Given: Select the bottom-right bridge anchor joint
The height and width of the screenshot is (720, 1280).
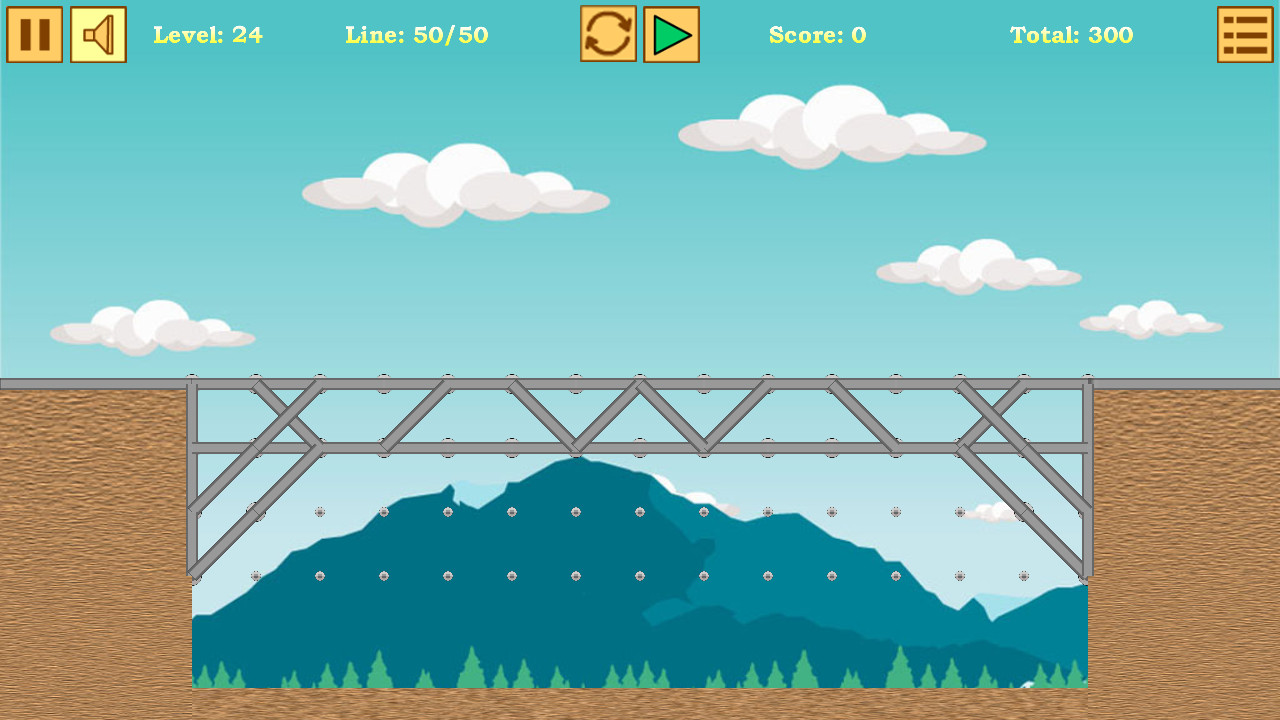Looking at the screenshot, I should click(x=1086, y=578).
